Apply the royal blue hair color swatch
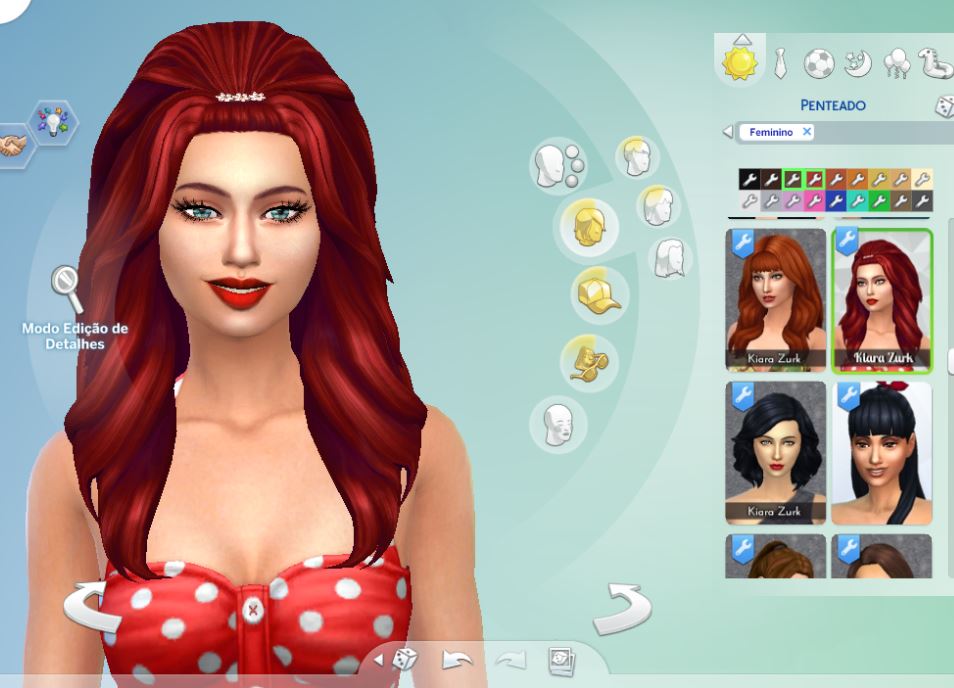 tap(835, 201)
